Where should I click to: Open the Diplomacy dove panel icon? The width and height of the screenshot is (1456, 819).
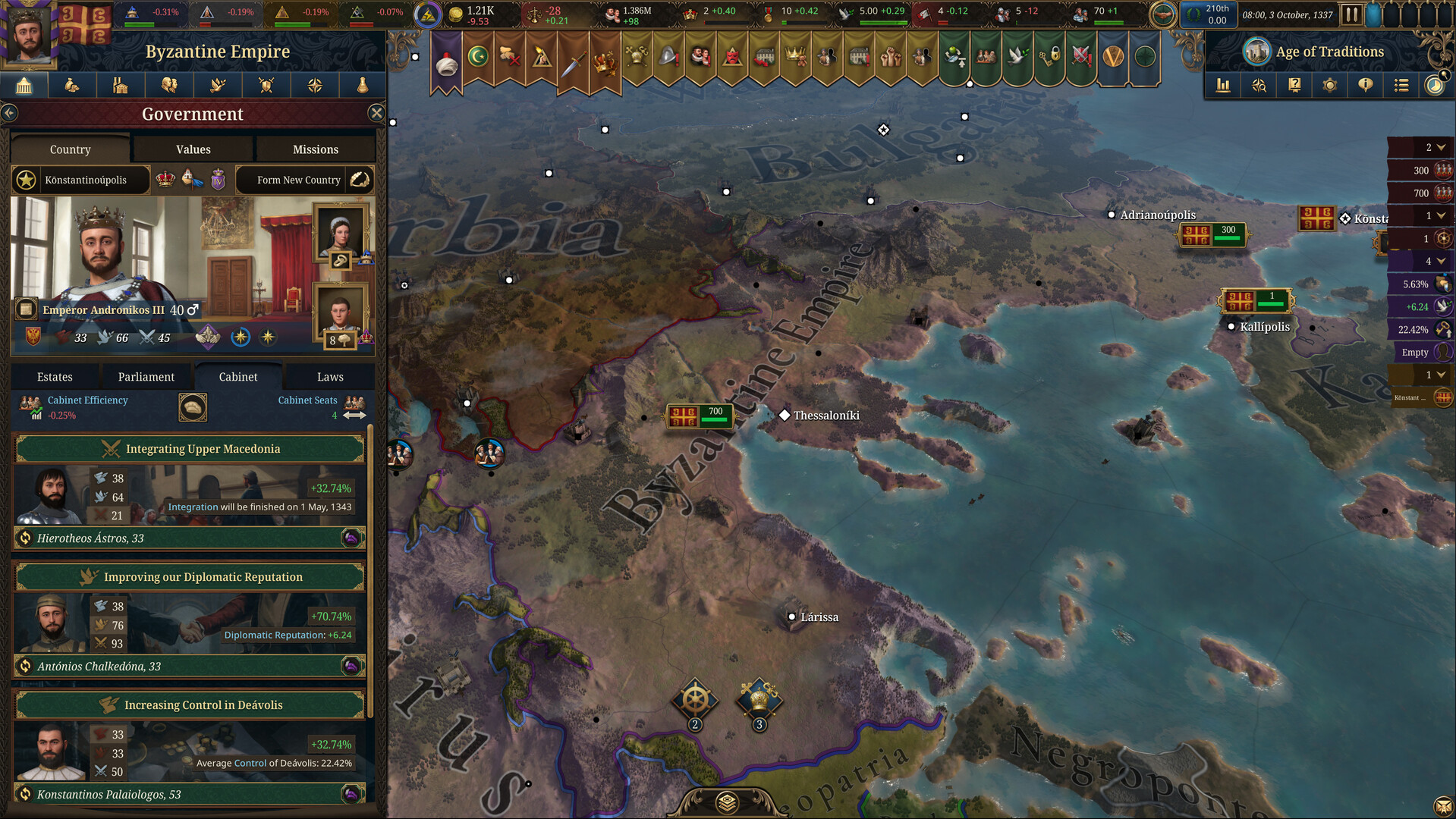click(218, 85)
